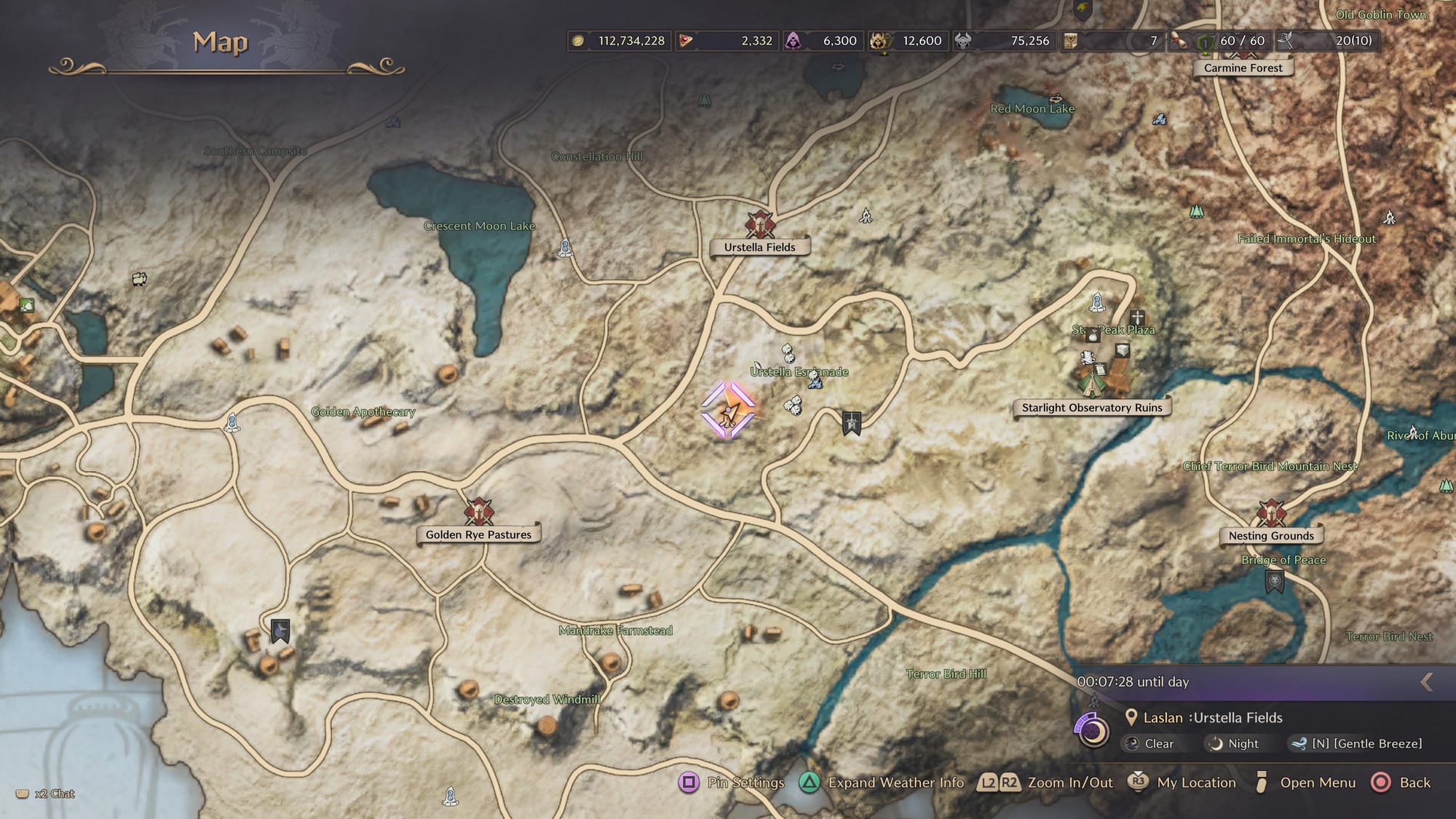
Task: Select the Nesting Grounds map marker
Action: [1271, 514]
